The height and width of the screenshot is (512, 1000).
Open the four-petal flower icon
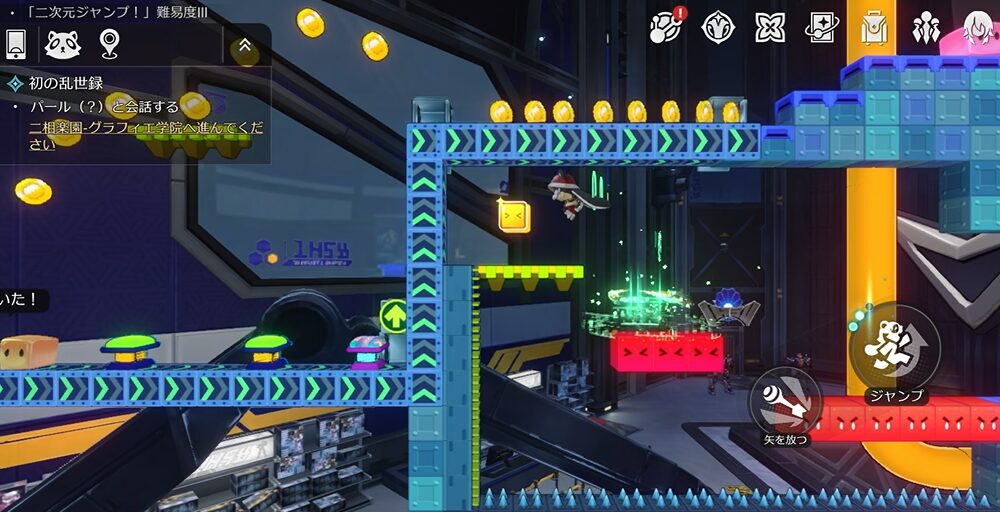(770, 27)
